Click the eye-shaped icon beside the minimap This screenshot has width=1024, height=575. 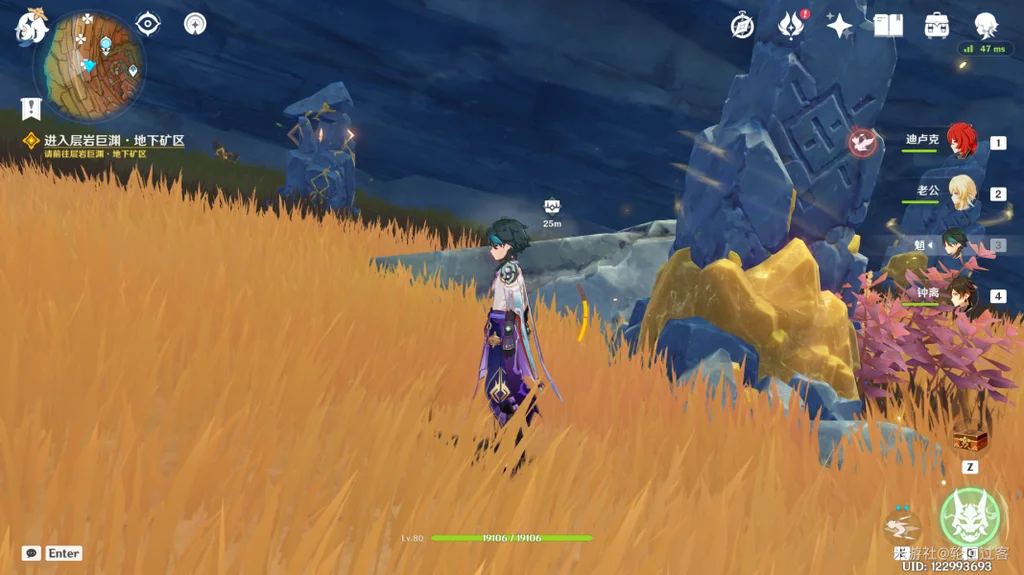pos(148,24)
